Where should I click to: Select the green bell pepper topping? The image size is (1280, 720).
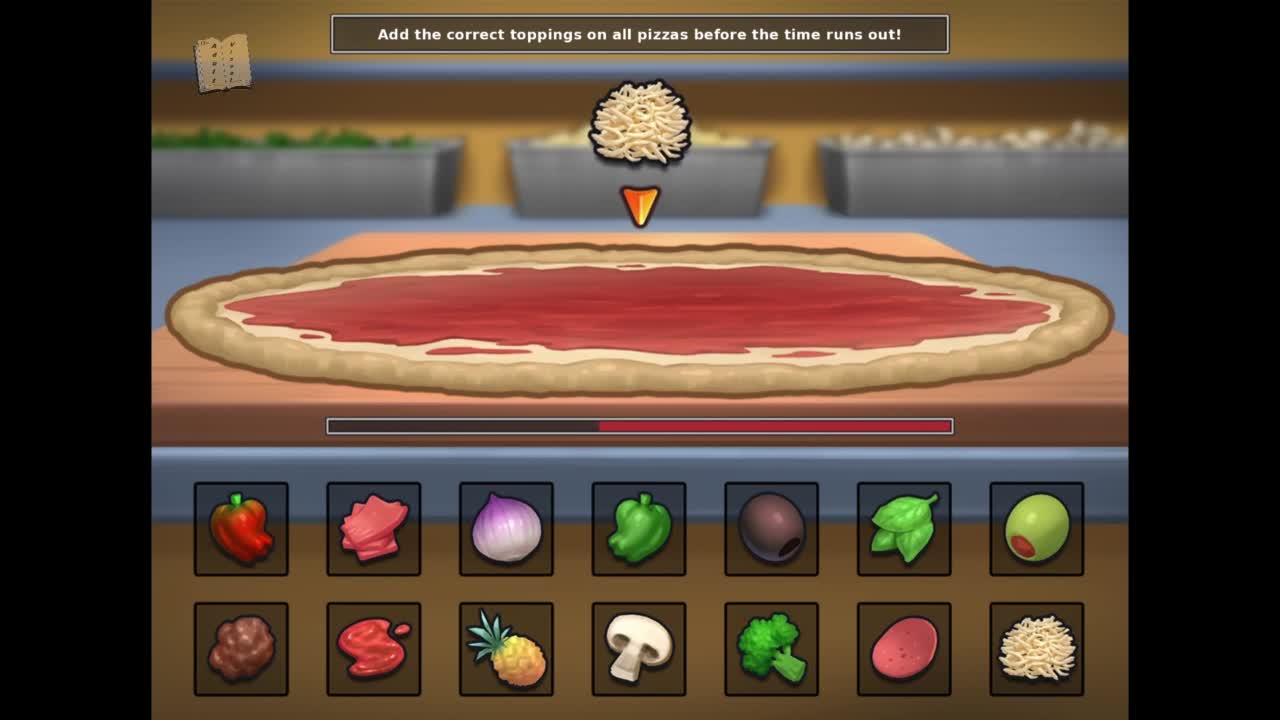coord(639,529)
